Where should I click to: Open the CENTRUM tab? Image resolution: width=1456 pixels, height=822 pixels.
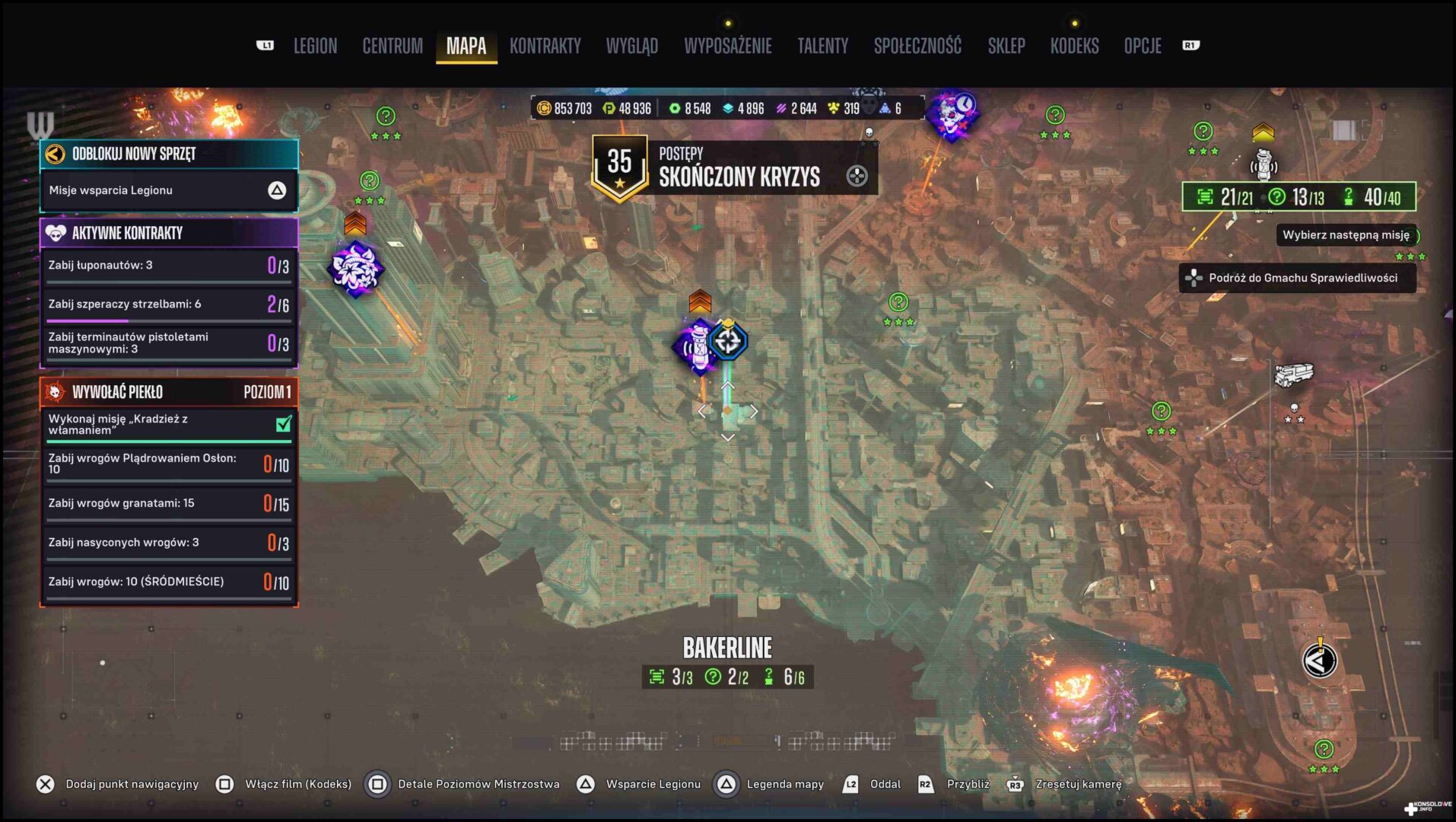pos(393,46)
